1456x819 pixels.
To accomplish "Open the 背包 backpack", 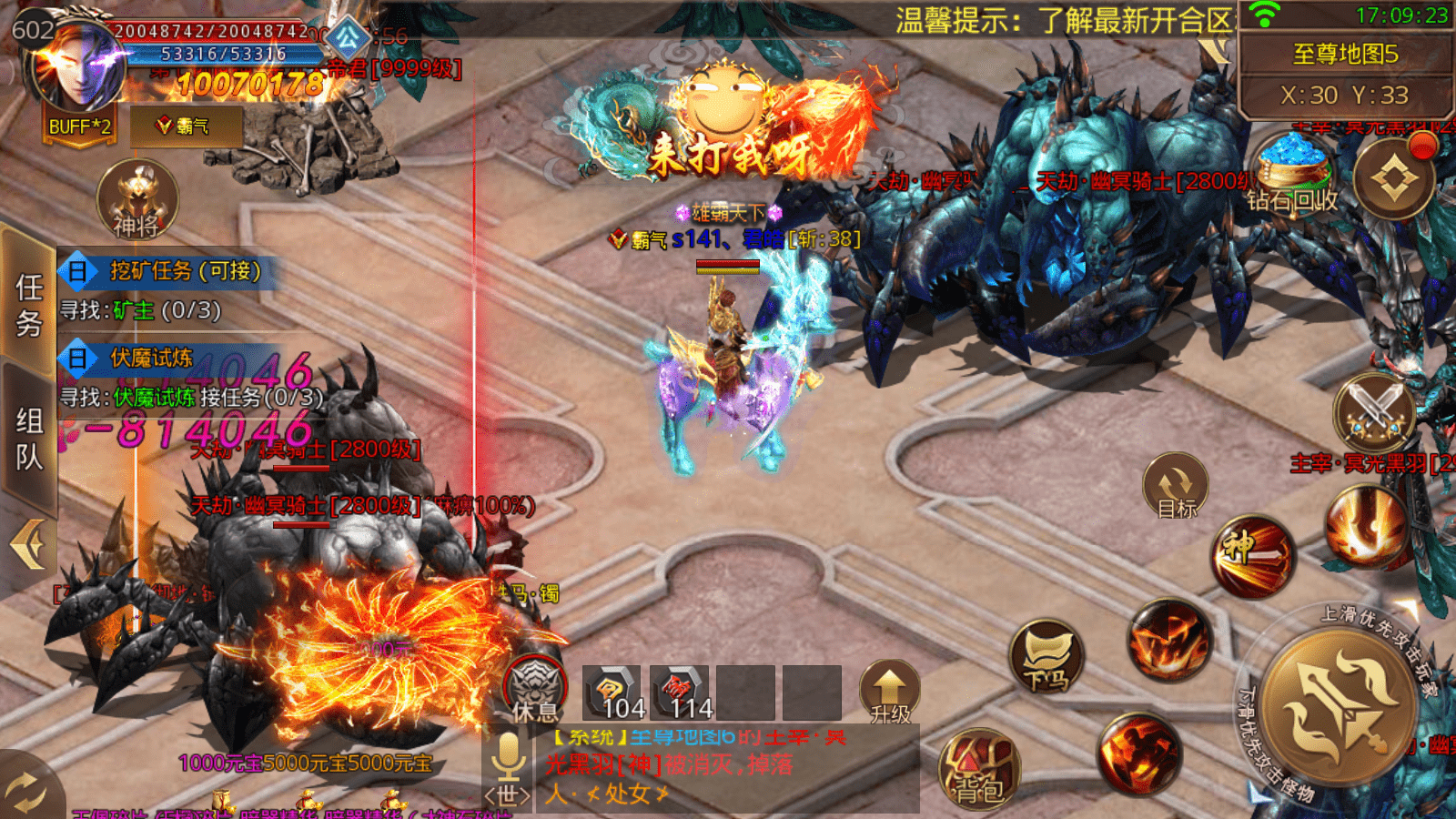I will tap(979, 769).
